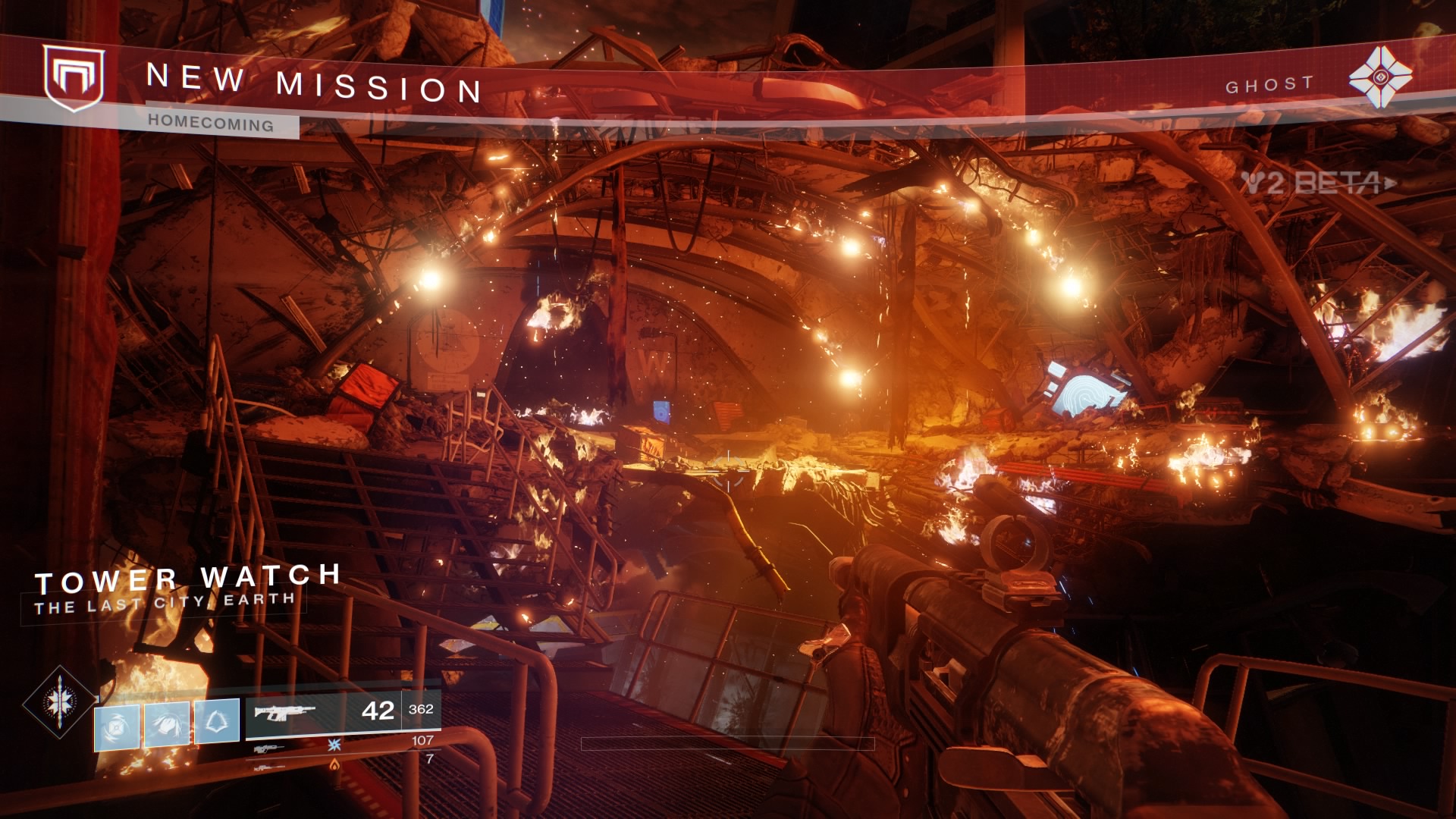This screenshot has height=819, width=1456.
Task: Use the grenade ability icon
Action: point(117,727)
